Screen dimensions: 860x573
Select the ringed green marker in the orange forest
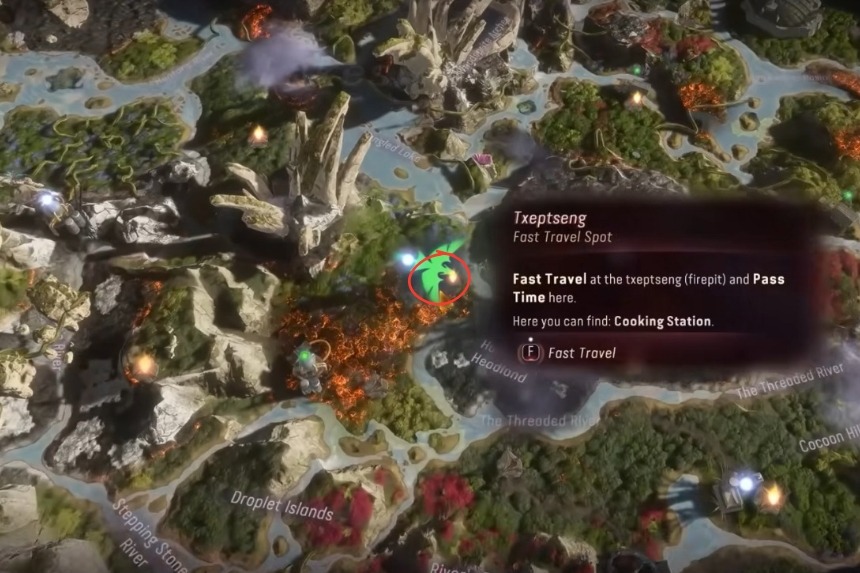(x=305, y=355)
